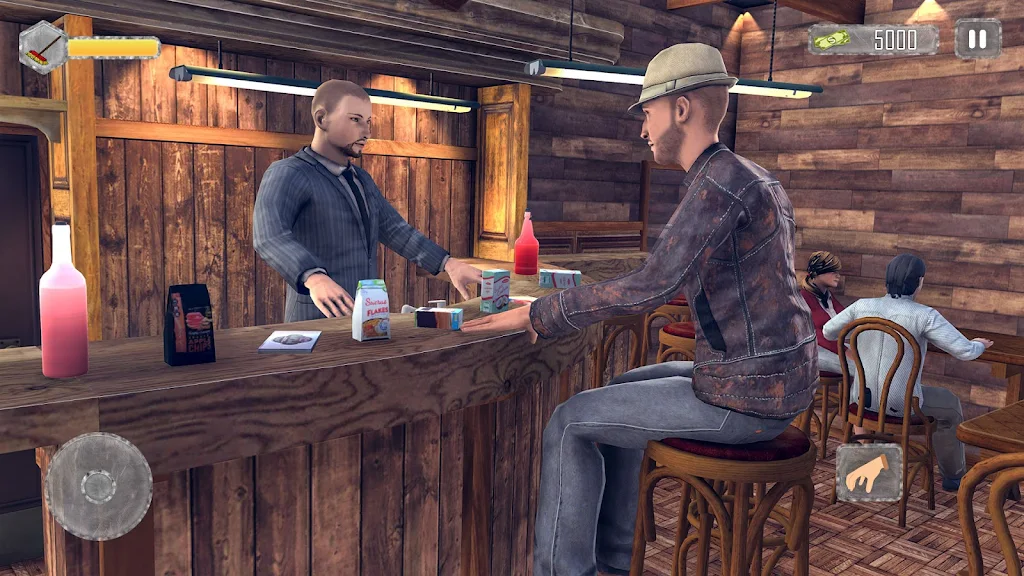Touch the virtual movement joystick
The image size is (1024, 576).
tap(99, 486)
